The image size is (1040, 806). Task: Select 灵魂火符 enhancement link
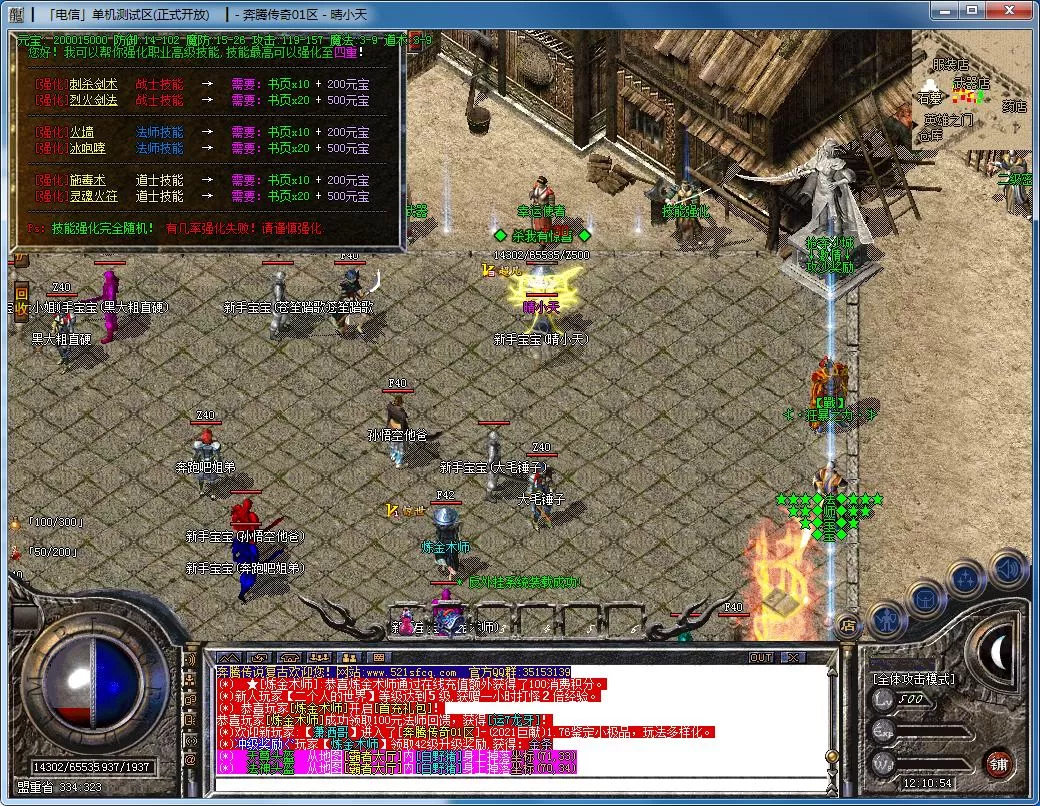pyautogui.click(x=92, y=196)
